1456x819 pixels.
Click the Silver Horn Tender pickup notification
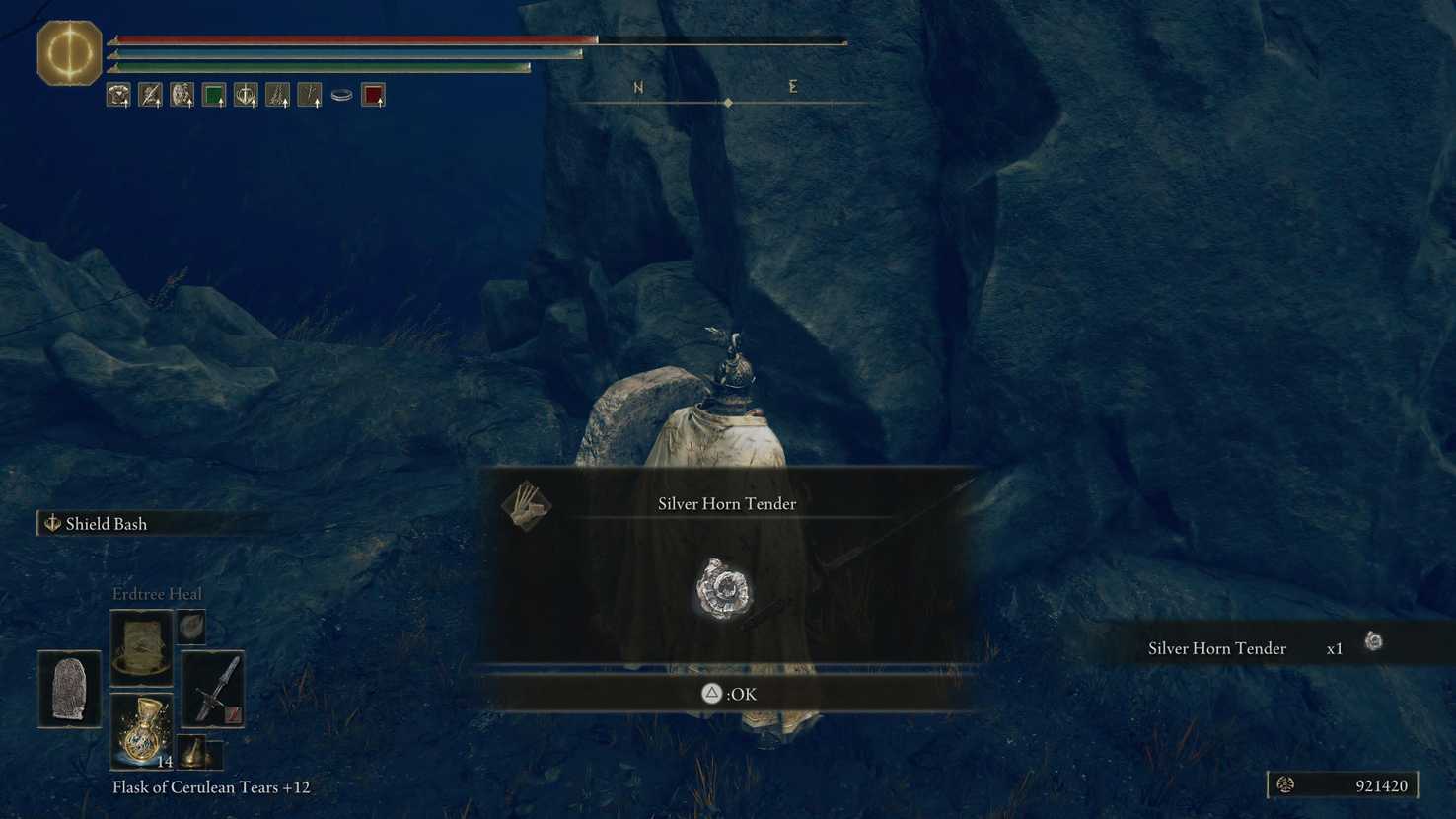coord(1216,648)
